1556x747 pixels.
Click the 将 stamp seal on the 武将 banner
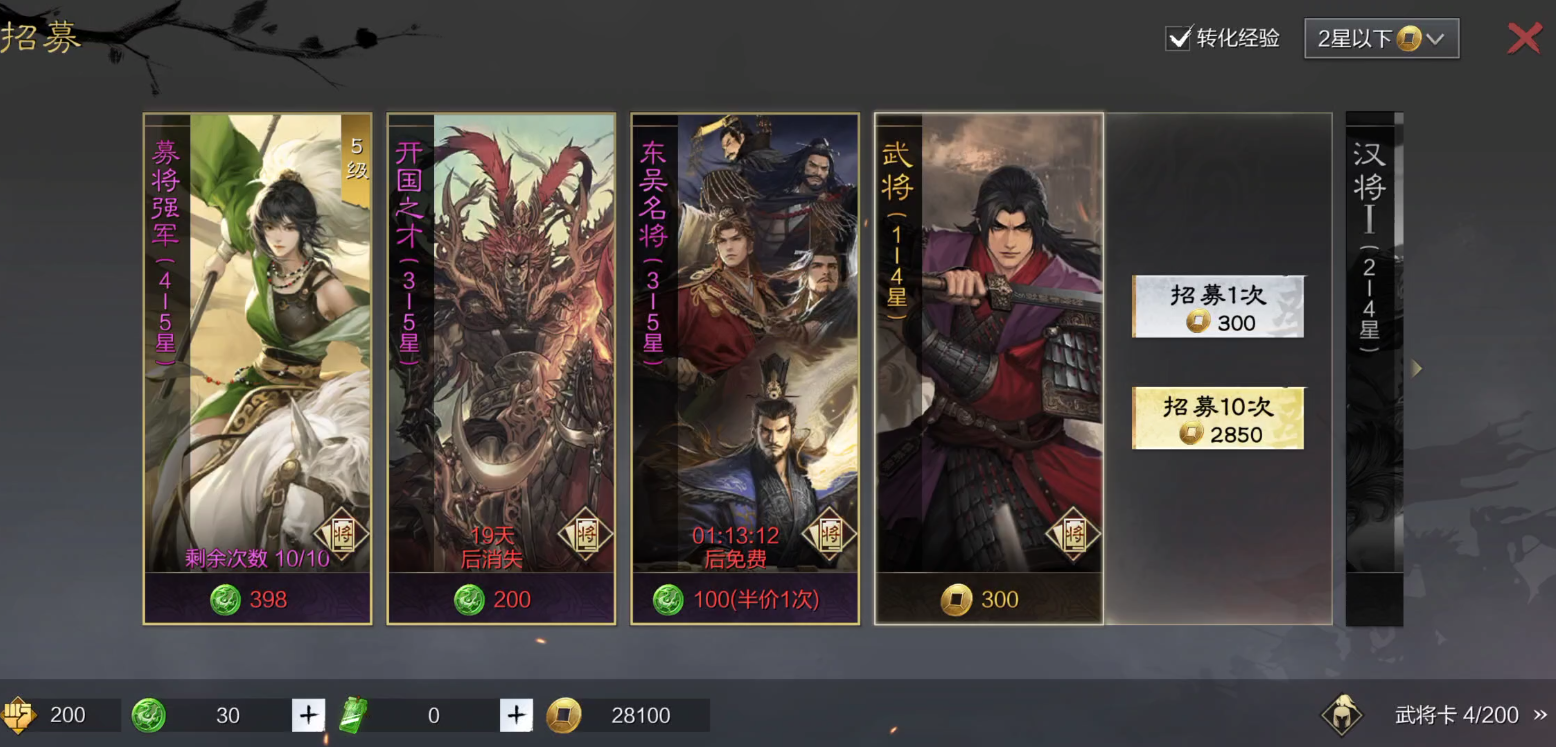pos(1074,536)
